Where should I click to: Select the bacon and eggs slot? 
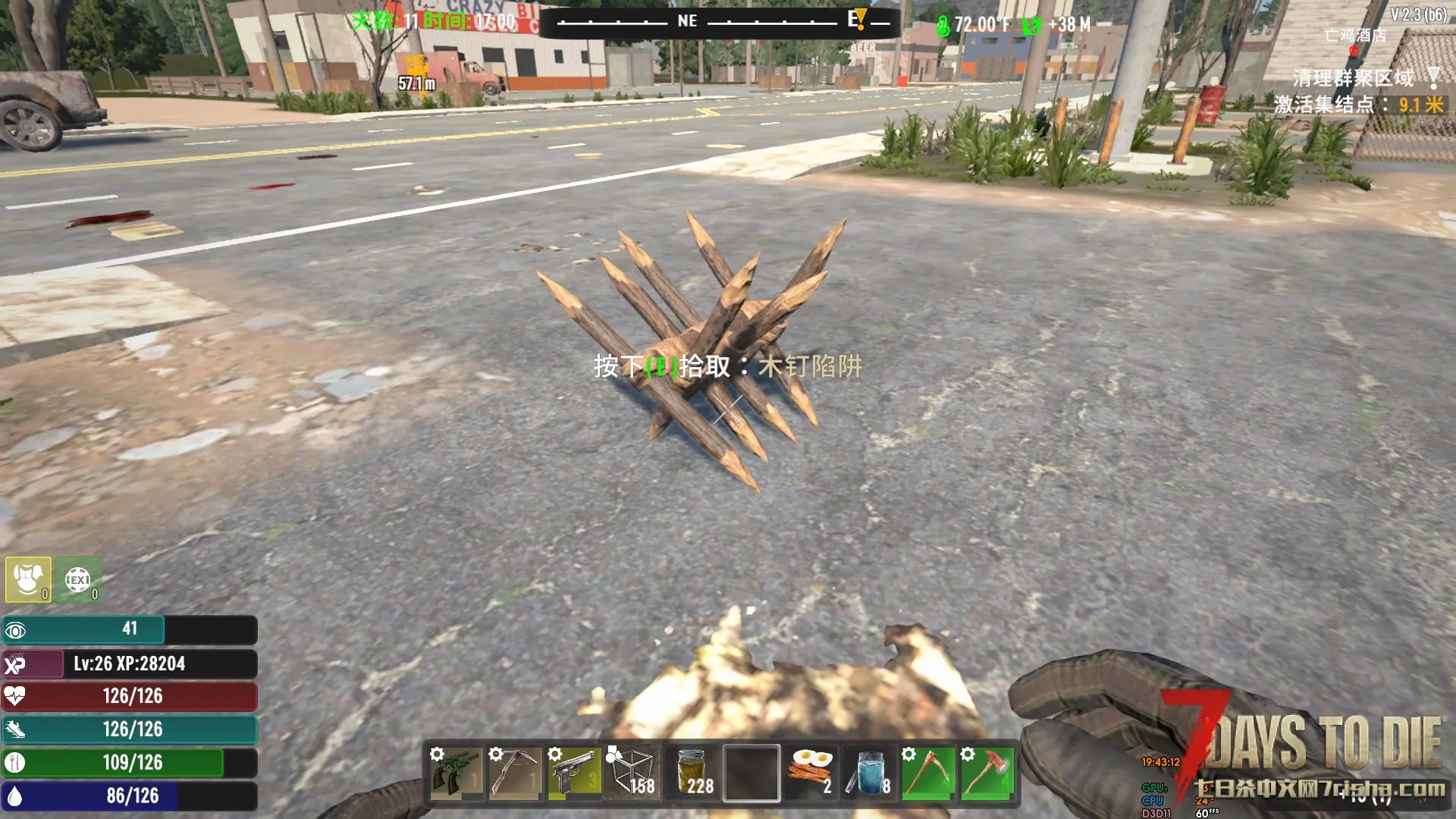pos(811,773)
